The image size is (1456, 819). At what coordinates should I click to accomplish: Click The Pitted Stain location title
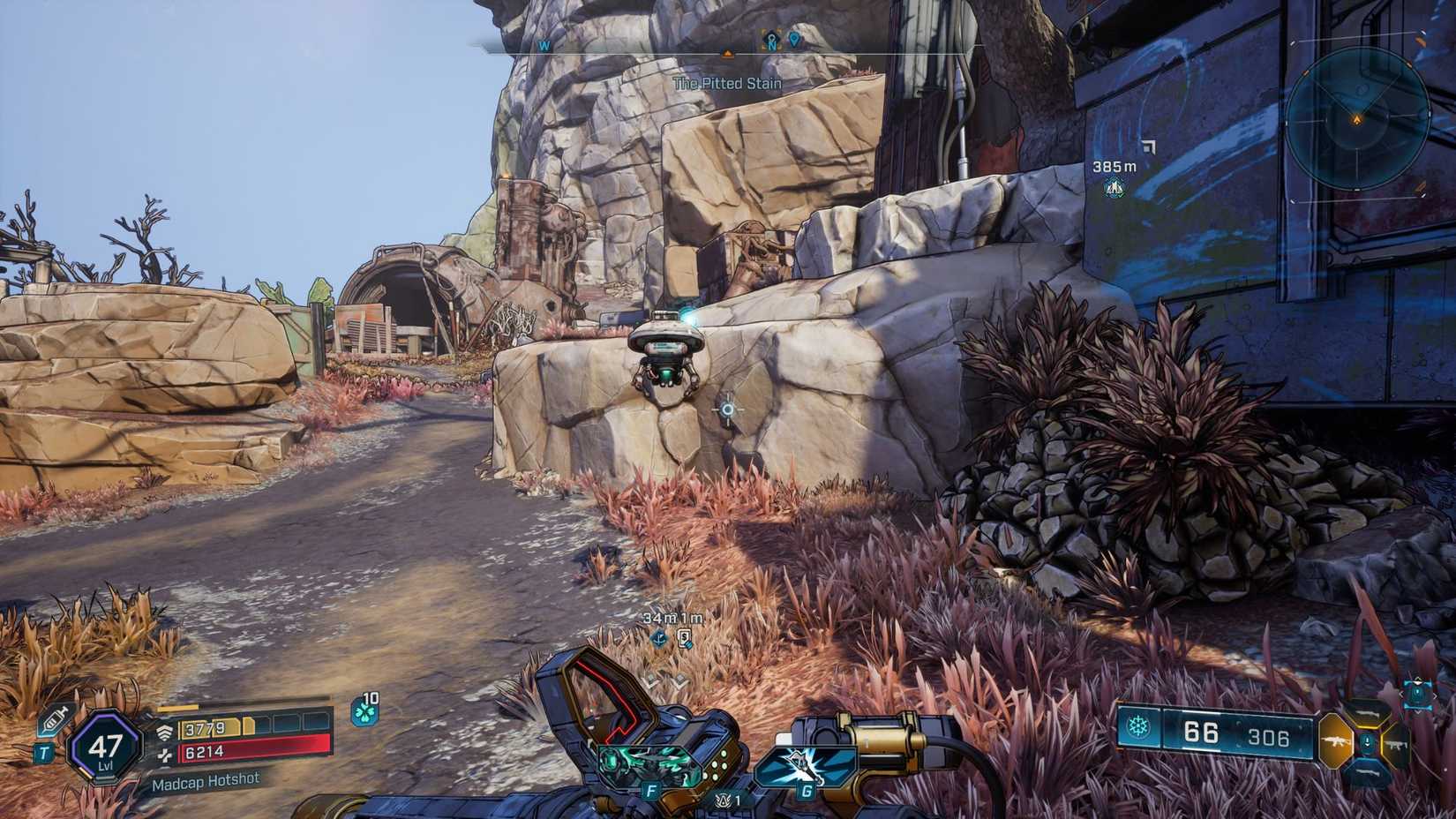tap(728, 82)
